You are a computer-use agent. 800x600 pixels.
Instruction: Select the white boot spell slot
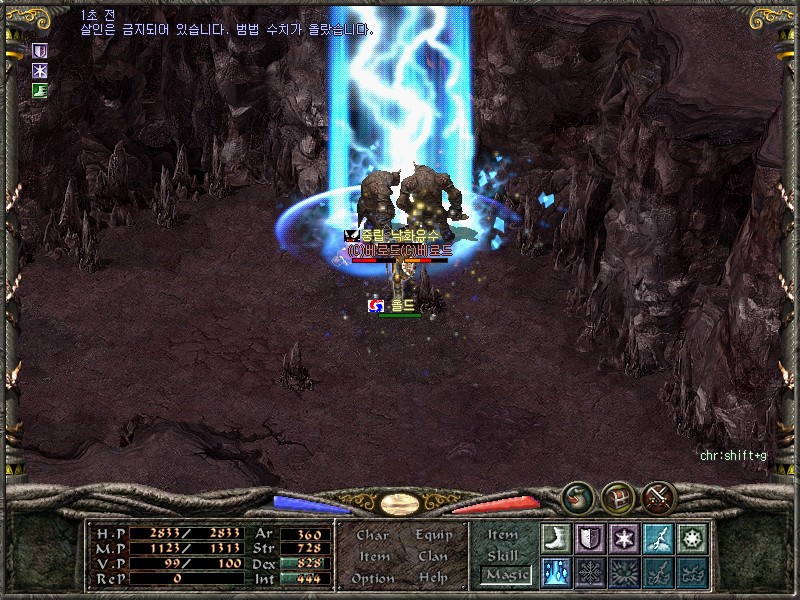(x=556, y=538)
